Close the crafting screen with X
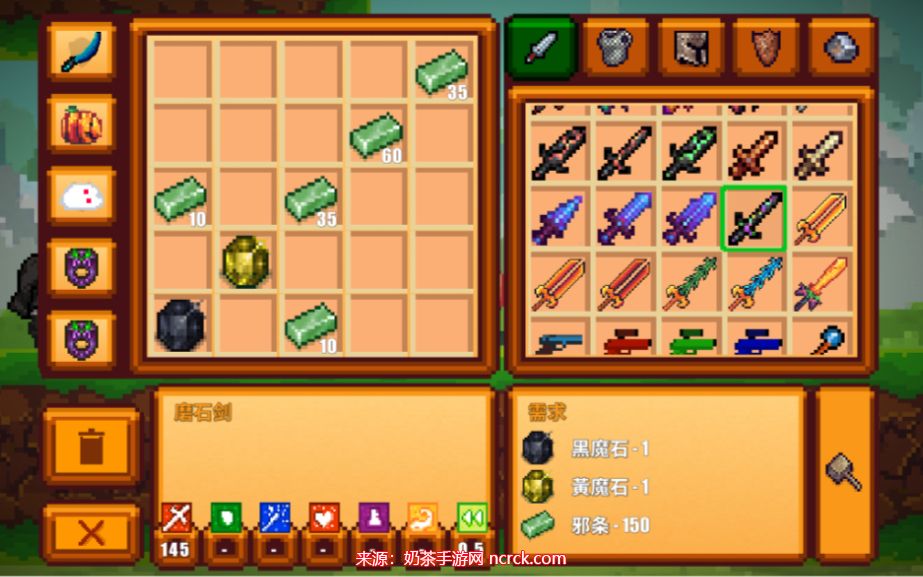Screen dimensions: 923x577 pos(91,532)
